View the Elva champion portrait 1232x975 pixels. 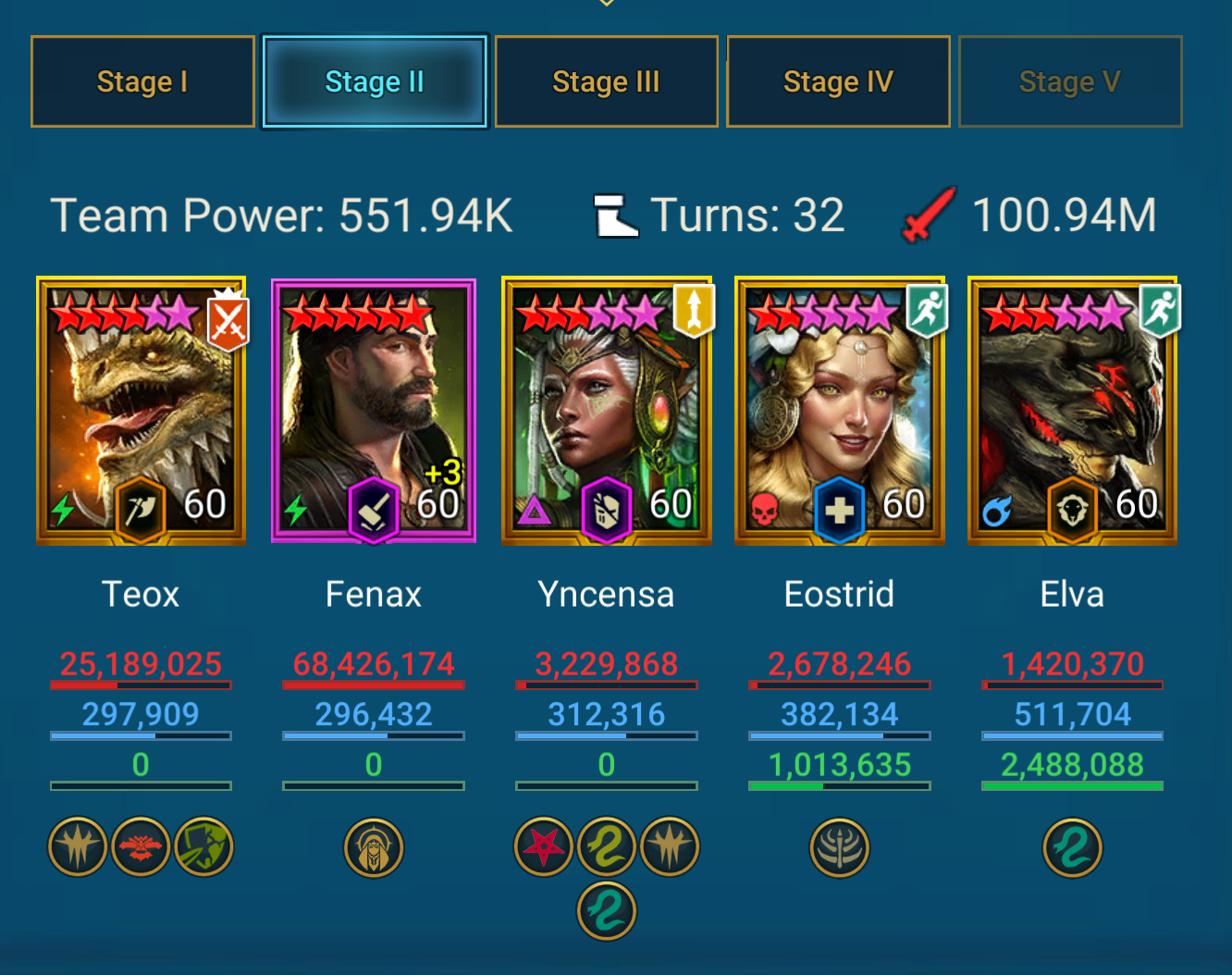pyautogui.click(x=1072, y=409)
